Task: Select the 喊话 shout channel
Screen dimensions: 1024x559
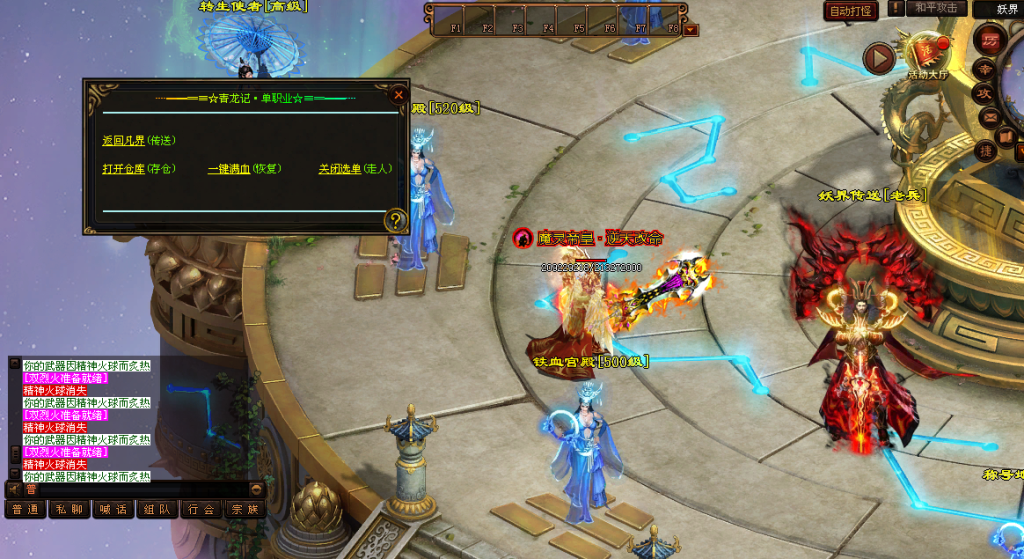Action: pos(113,509)
